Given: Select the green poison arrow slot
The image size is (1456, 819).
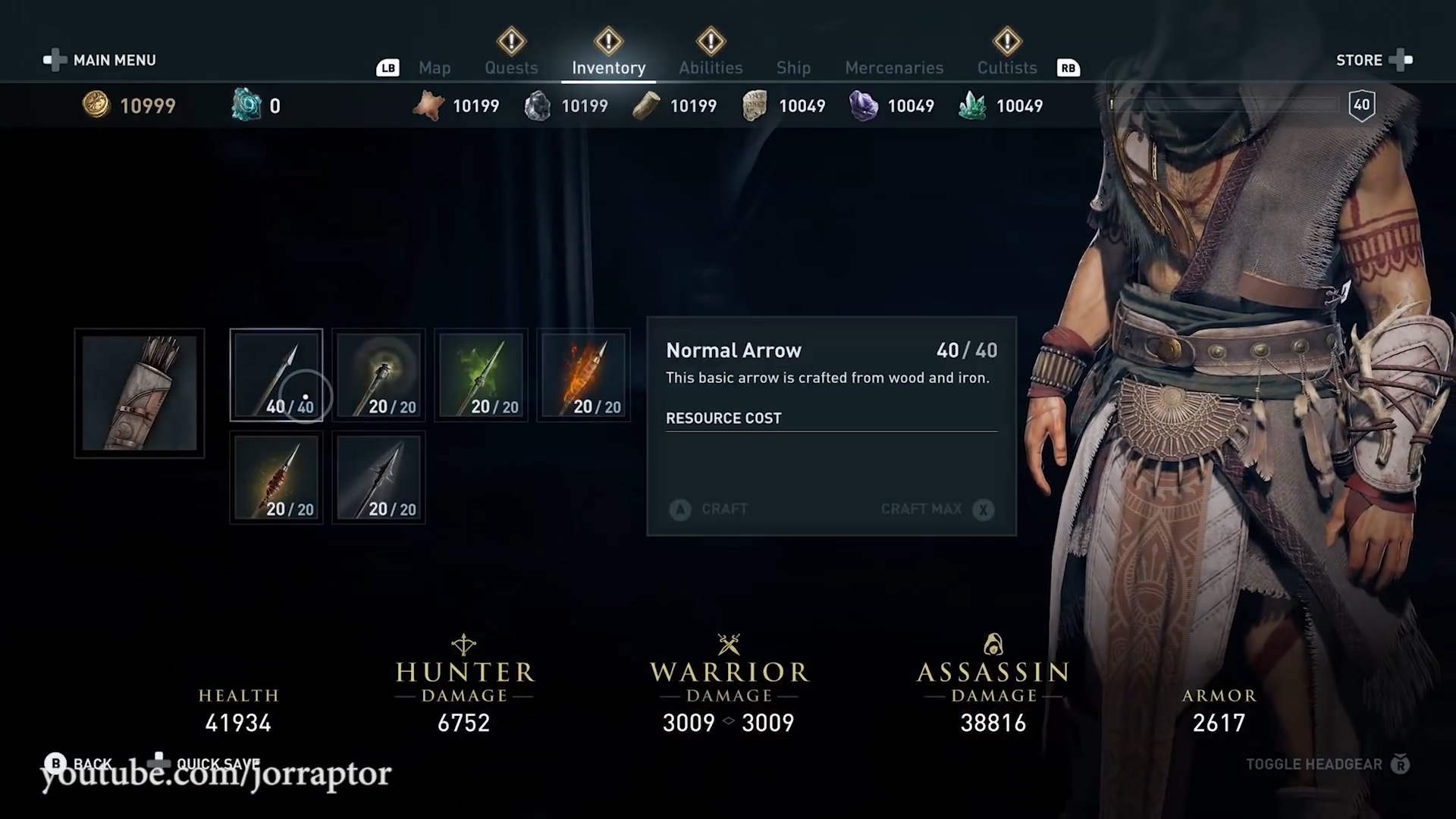Looking at the screenshot, I should tap(481, 375).
